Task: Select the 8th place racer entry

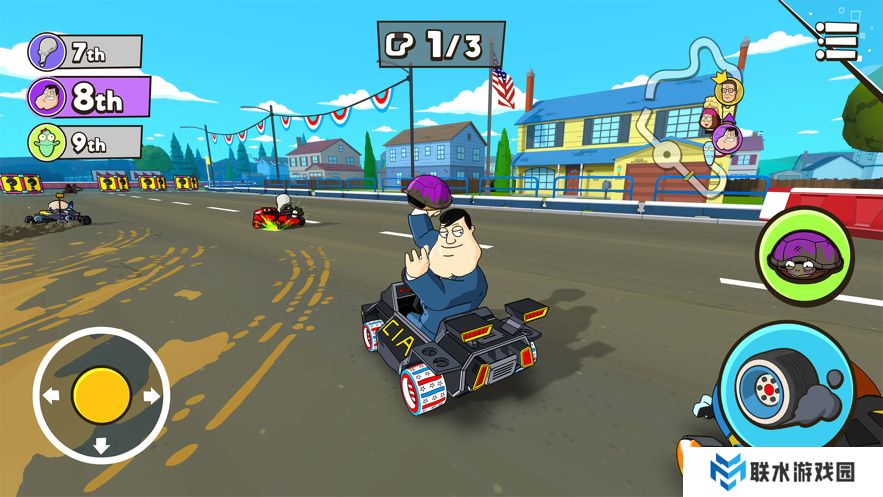Action: click(x=88, y=97)
